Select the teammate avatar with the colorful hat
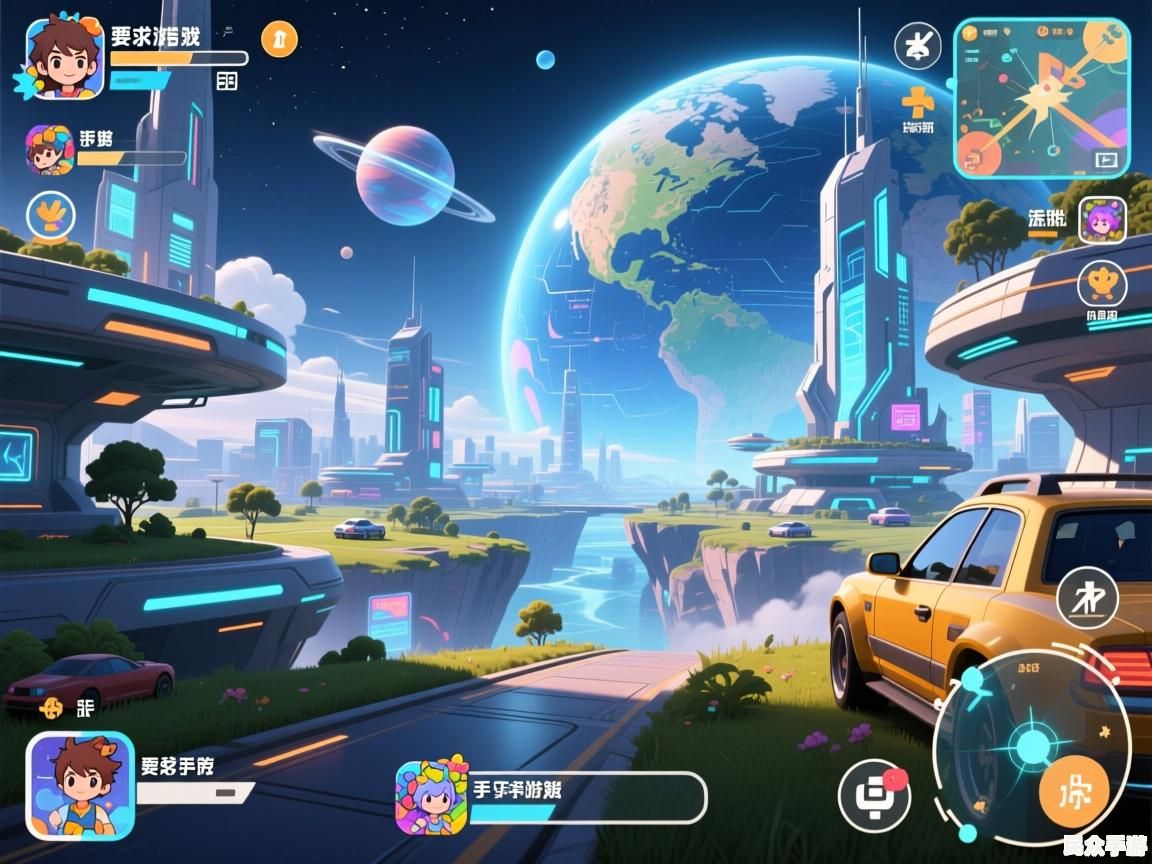Viewport: 1152px width, 864px height. [x=49, y=150]
